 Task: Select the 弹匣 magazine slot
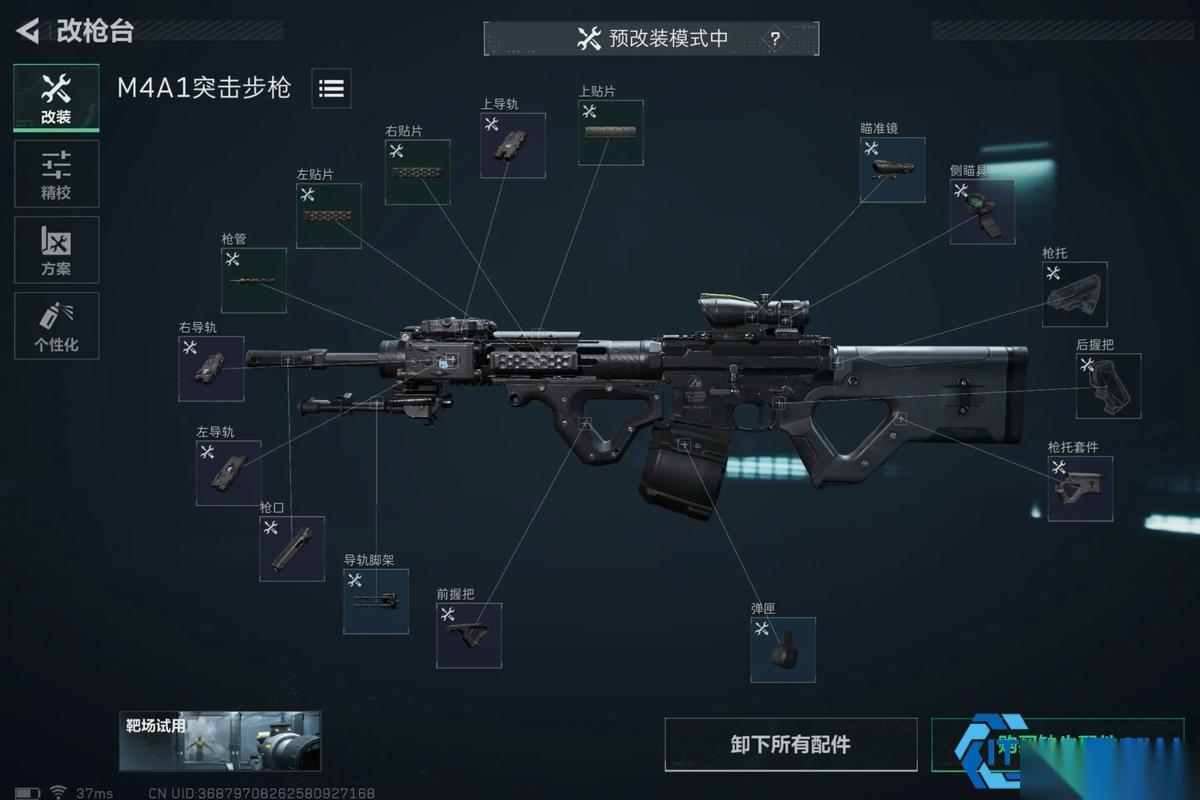click(x=783, y=649)
